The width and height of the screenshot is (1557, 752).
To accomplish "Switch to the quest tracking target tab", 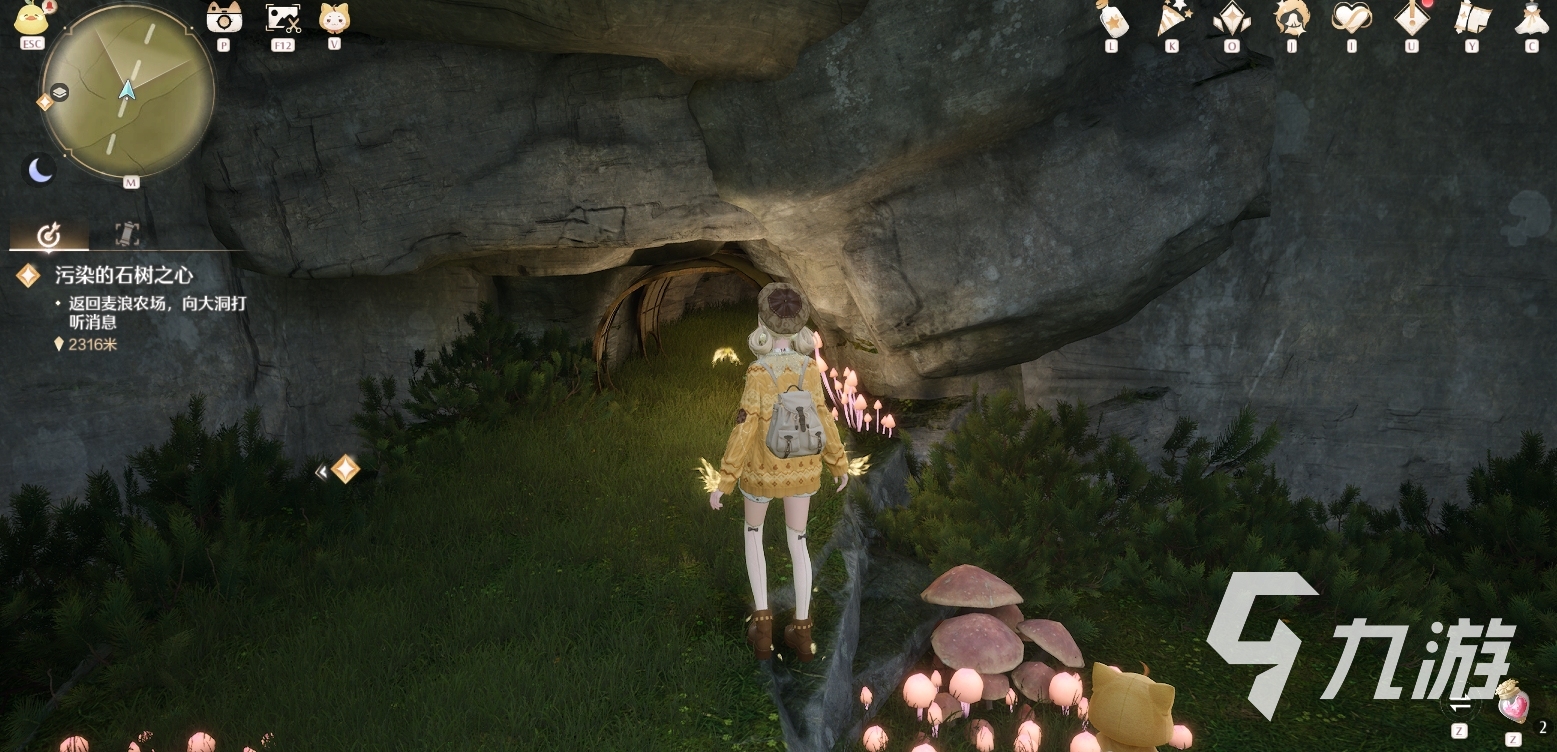I will 49,235.
